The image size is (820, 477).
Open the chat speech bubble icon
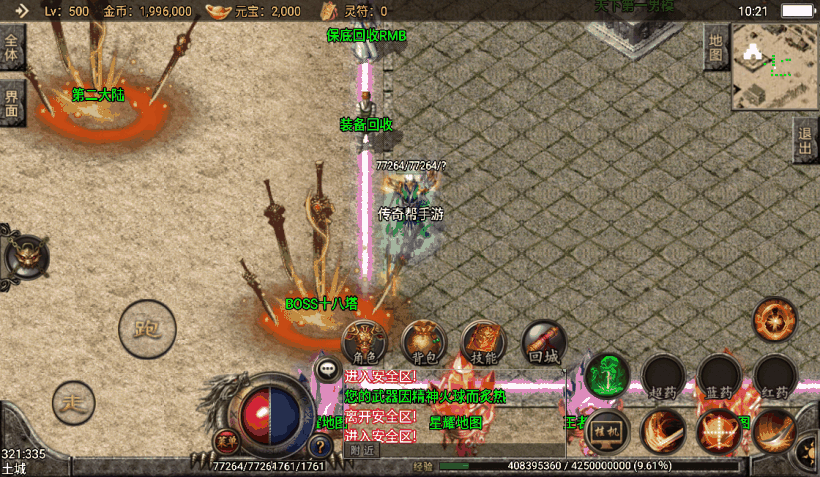click(327, 370)
